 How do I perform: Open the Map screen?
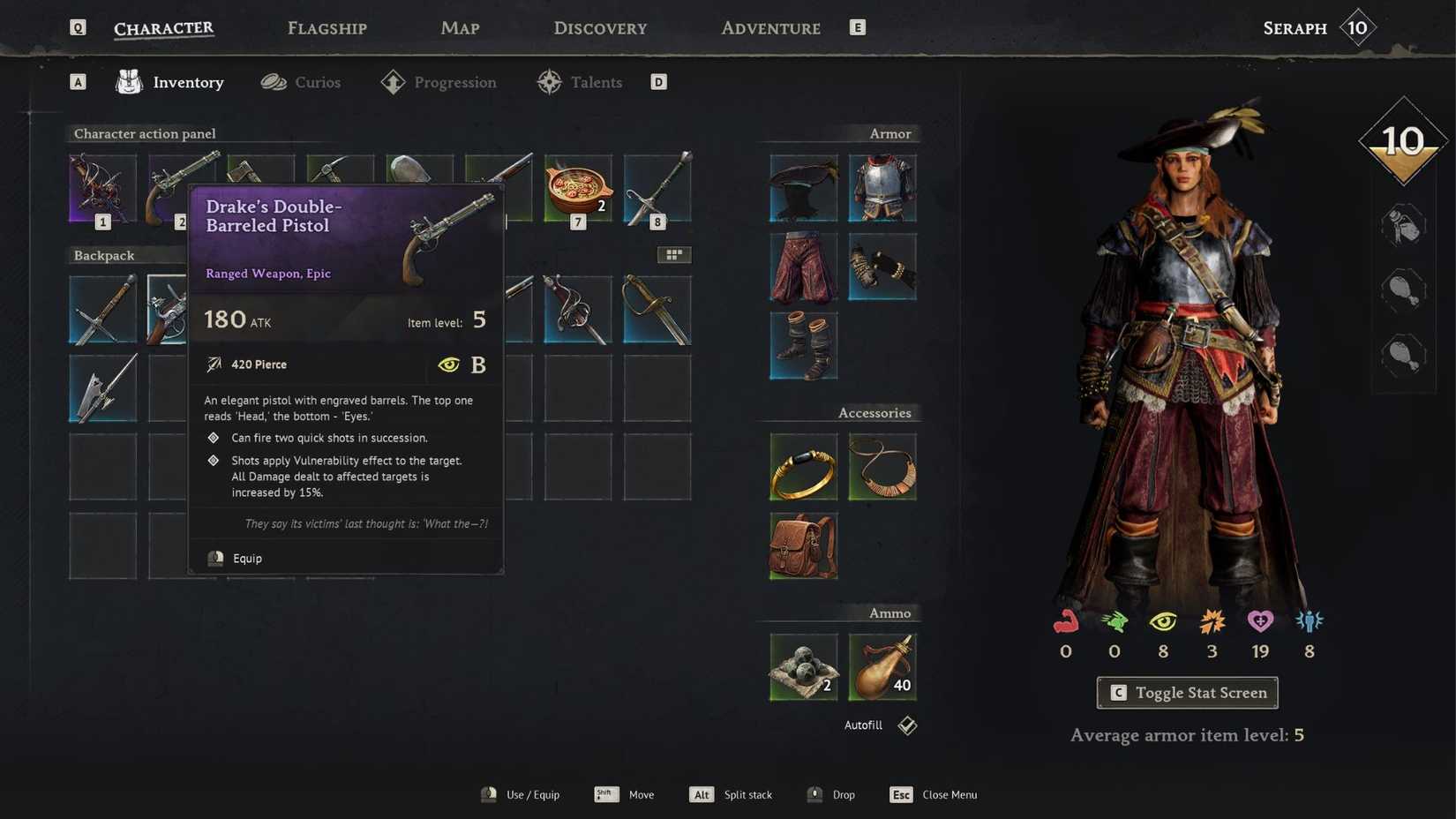(x=460, y=27)
